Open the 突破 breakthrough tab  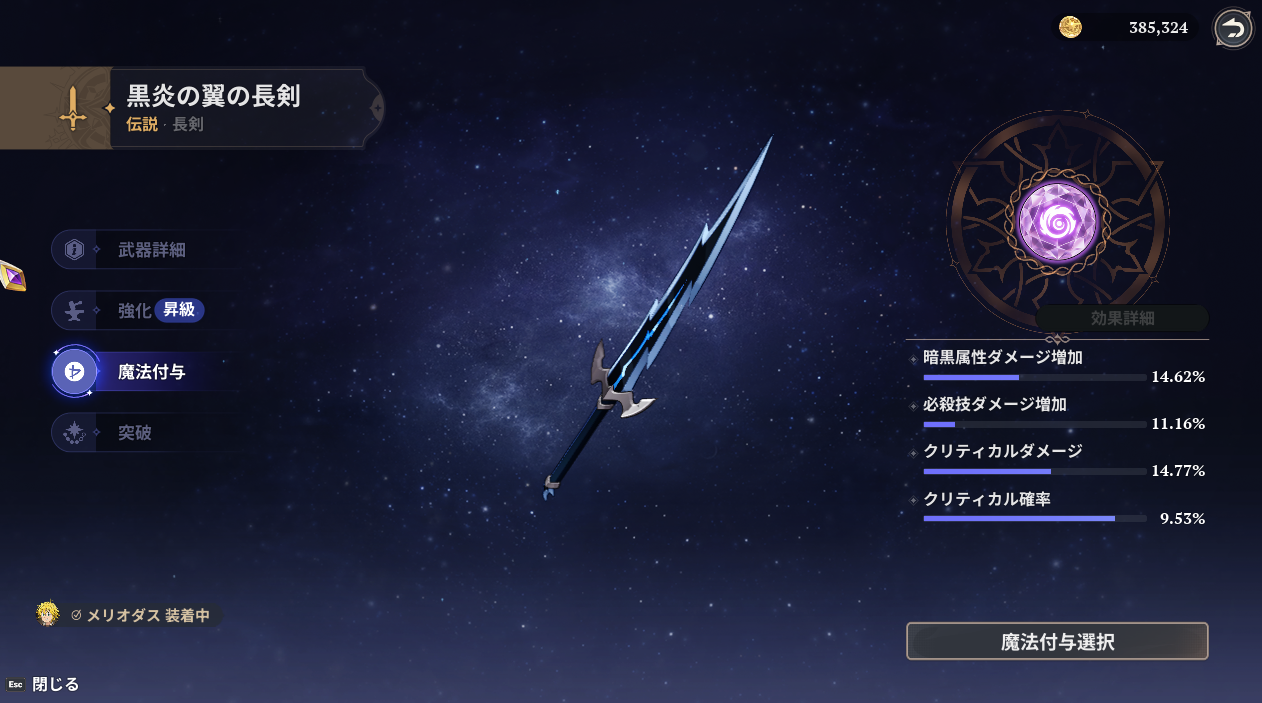coord(135,433)
